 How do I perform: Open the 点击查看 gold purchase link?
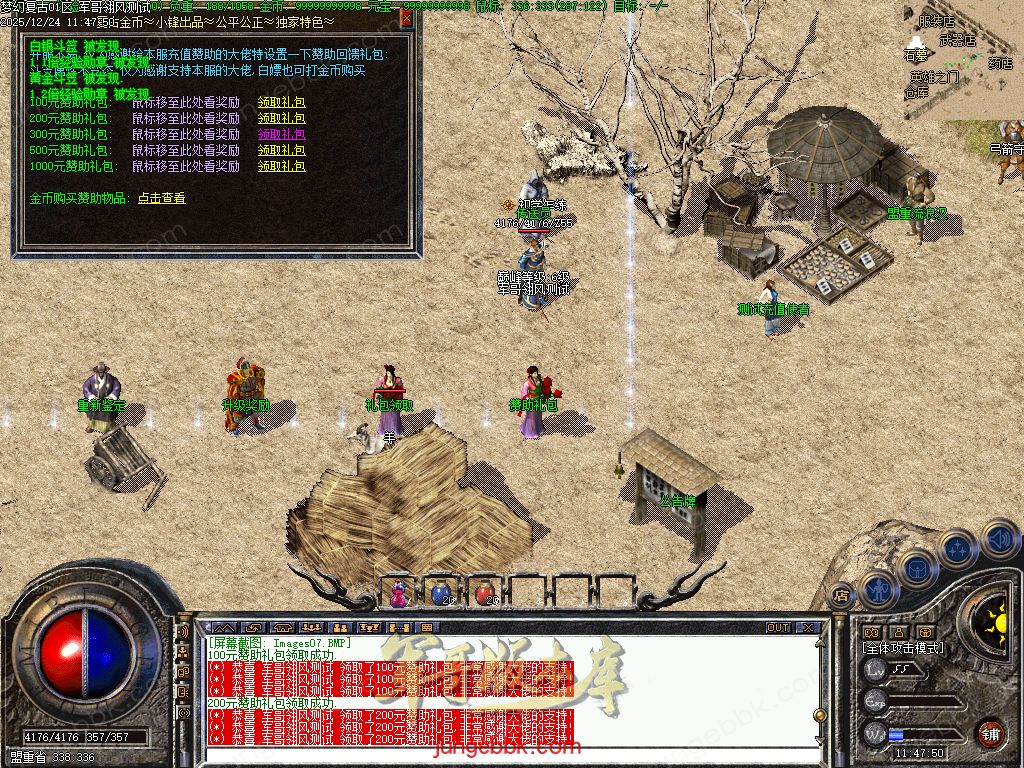point(161,198)
